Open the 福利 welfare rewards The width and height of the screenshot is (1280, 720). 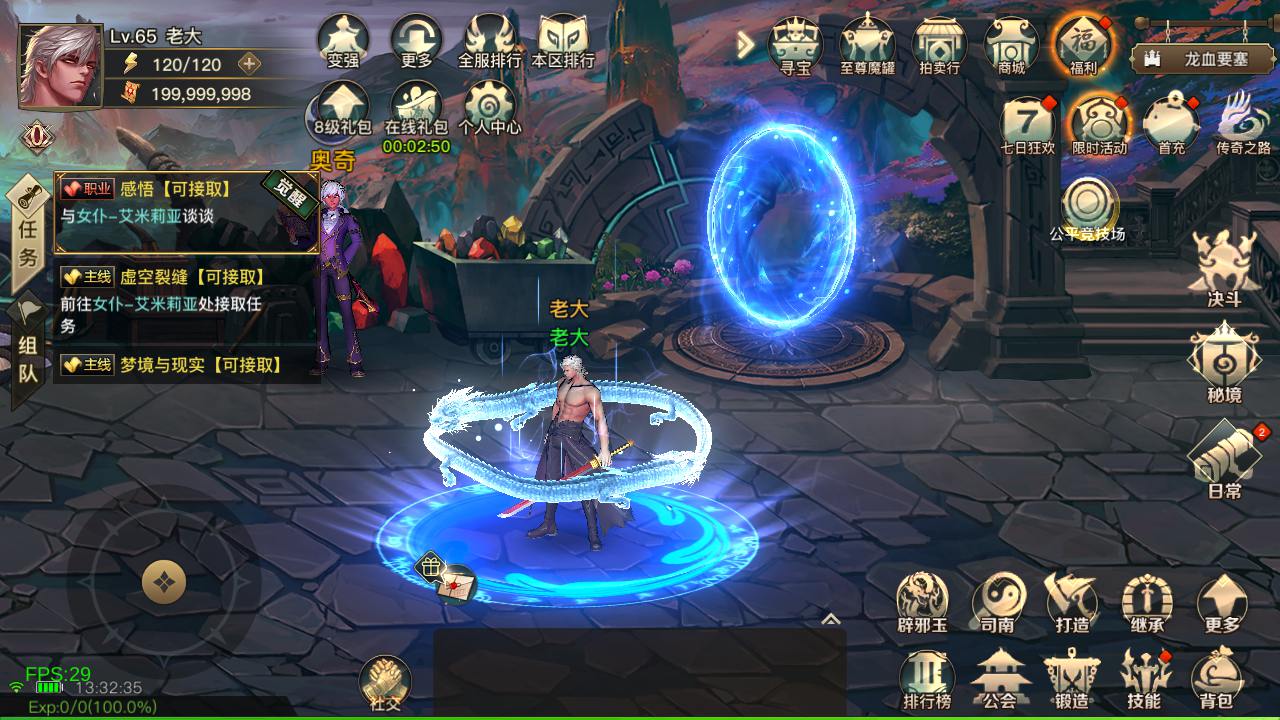click(1083, 45)
